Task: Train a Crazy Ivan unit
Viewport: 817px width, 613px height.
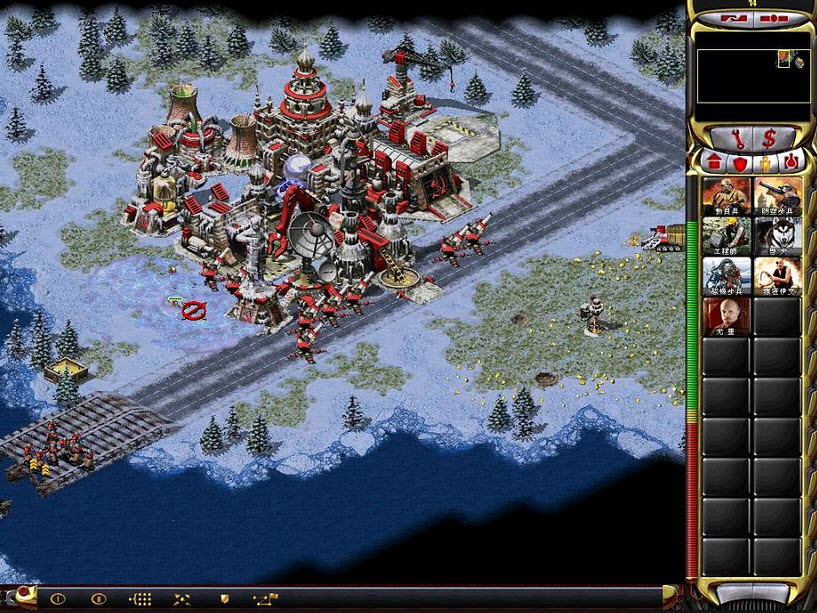Action: pyautogui.click(x=777, y=276)
